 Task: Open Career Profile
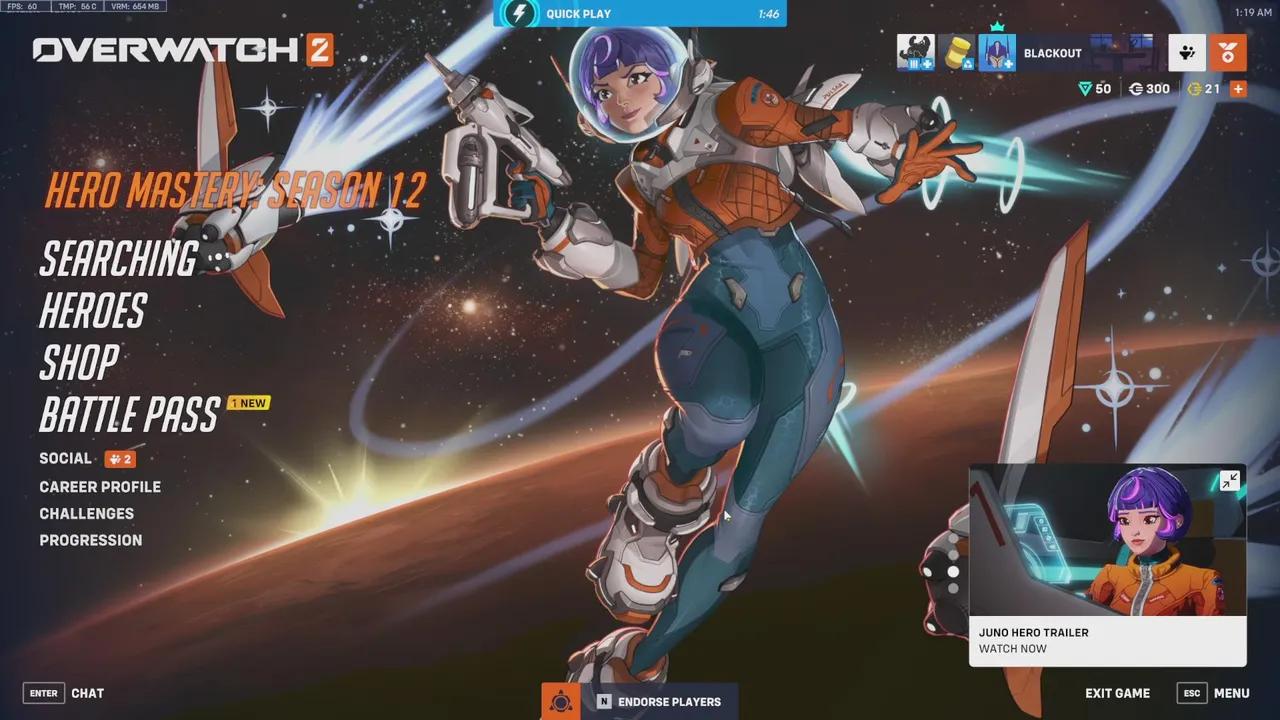tap(100, 487)
